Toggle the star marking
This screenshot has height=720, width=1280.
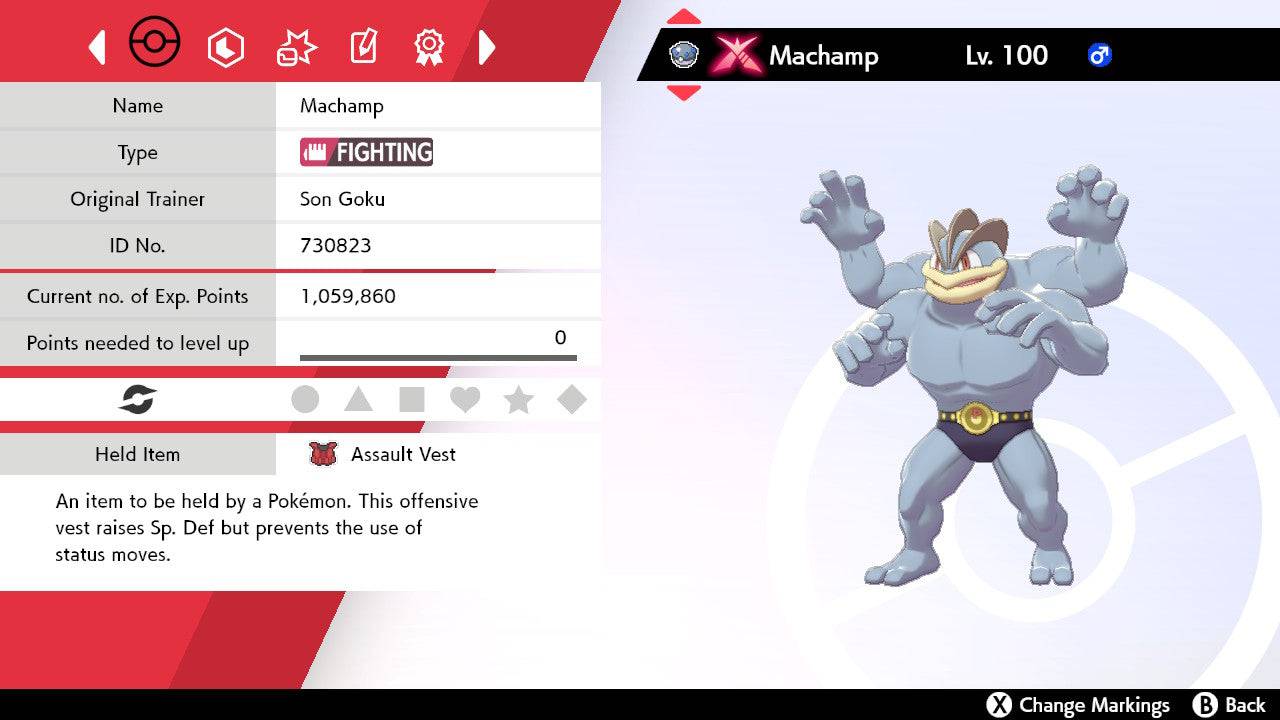click(518, 400)
